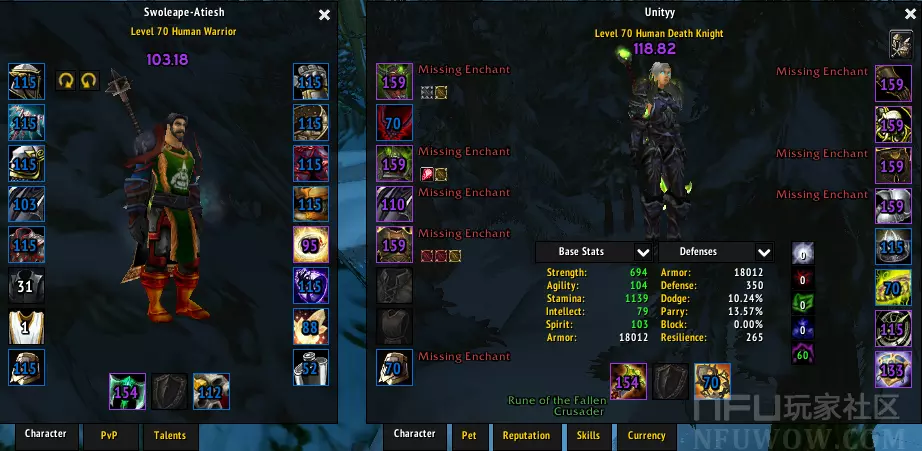Show the Reputation tab
The height and width of the screenshot is (451, 922).
[527, 435]
